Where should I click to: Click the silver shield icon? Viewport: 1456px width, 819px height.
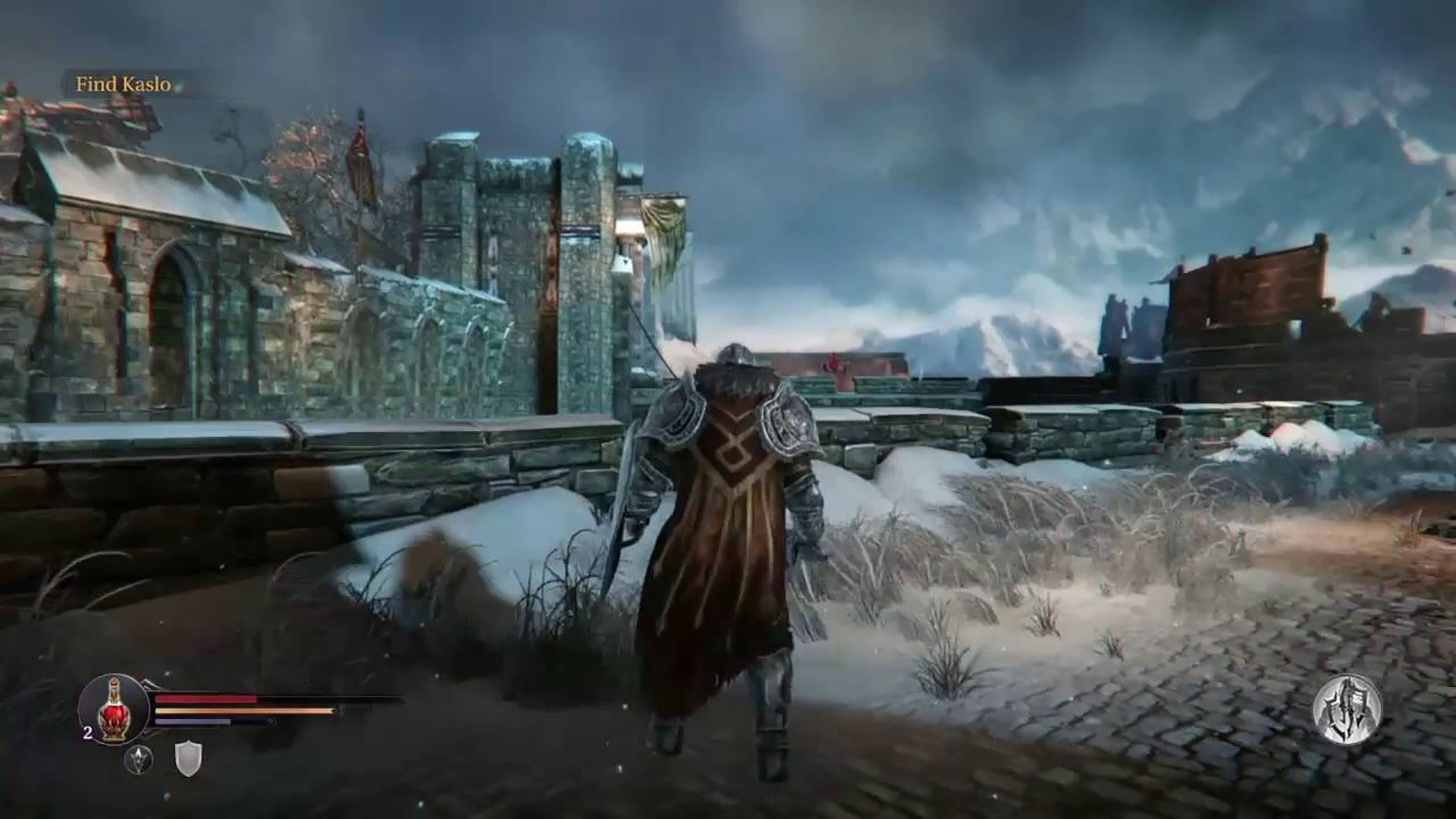[x=188, y=758]
